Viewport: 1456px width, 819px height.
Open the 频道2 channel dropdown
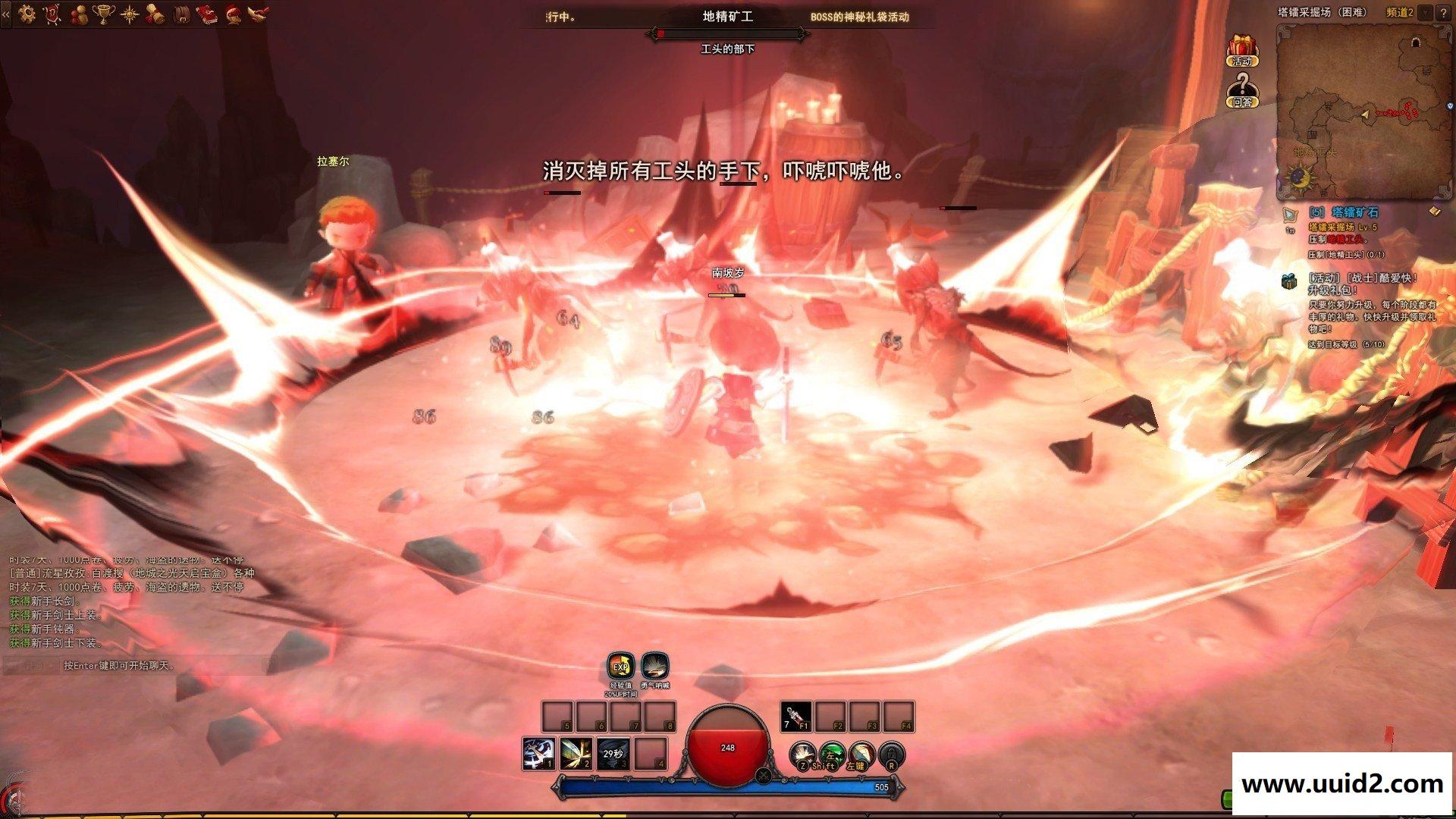pyautogui.click(x=1425, y=13)
